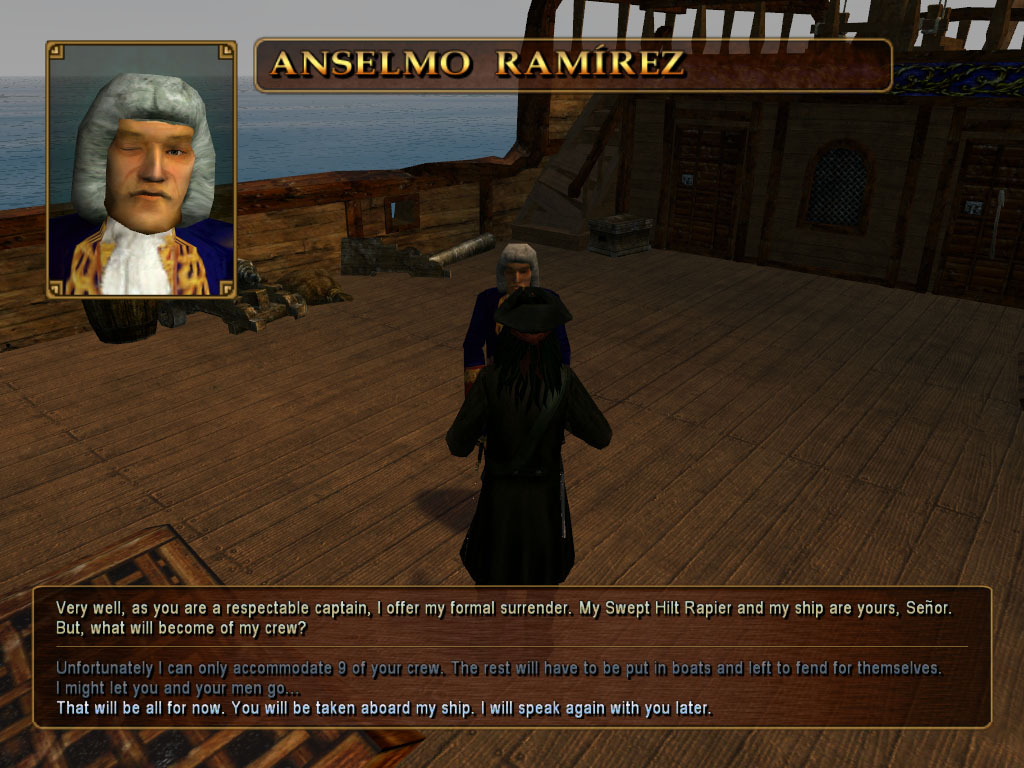
Task: Choose "That will be all for now" reply
Action: pos(384,709)
